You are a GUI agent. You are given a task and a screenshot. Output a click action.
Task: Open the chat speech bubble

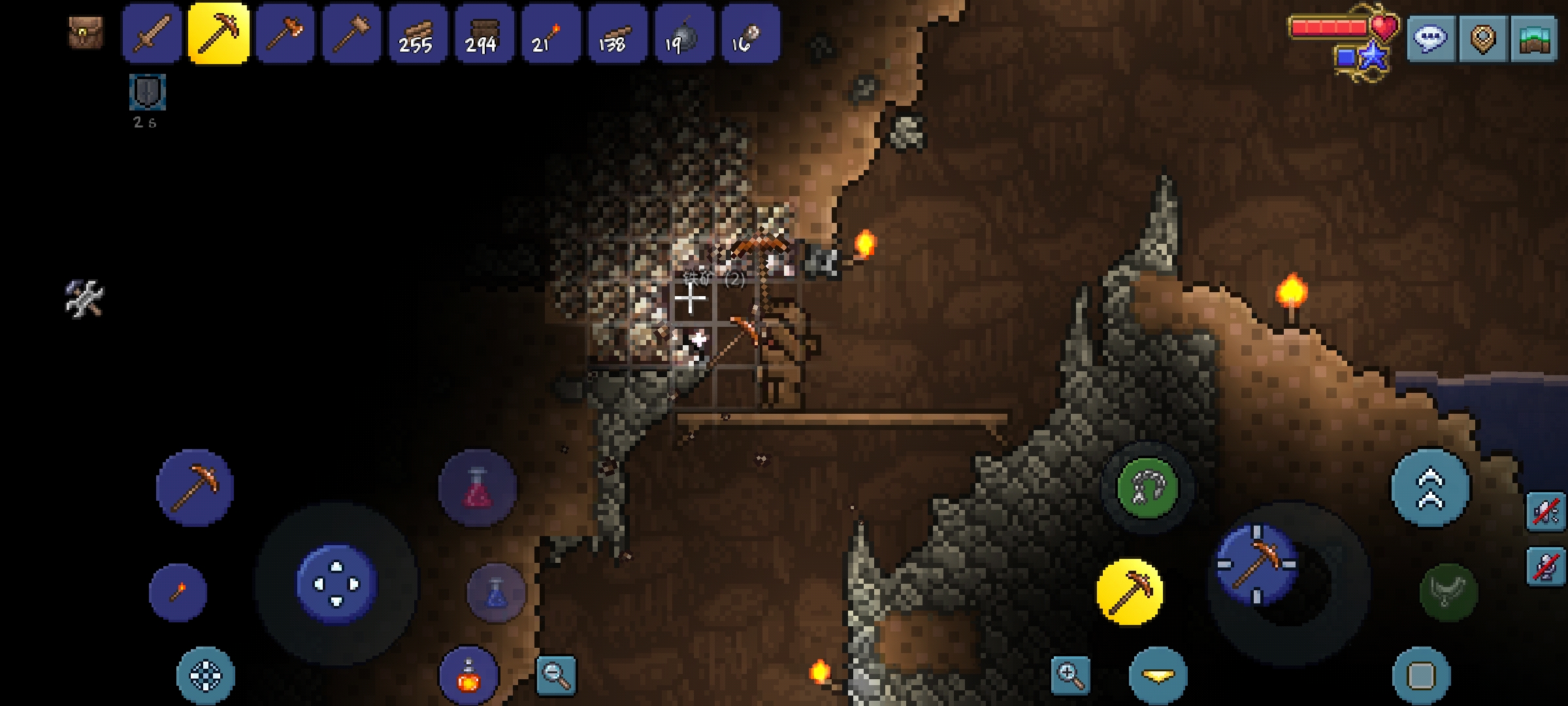(x=1429, y=39)
